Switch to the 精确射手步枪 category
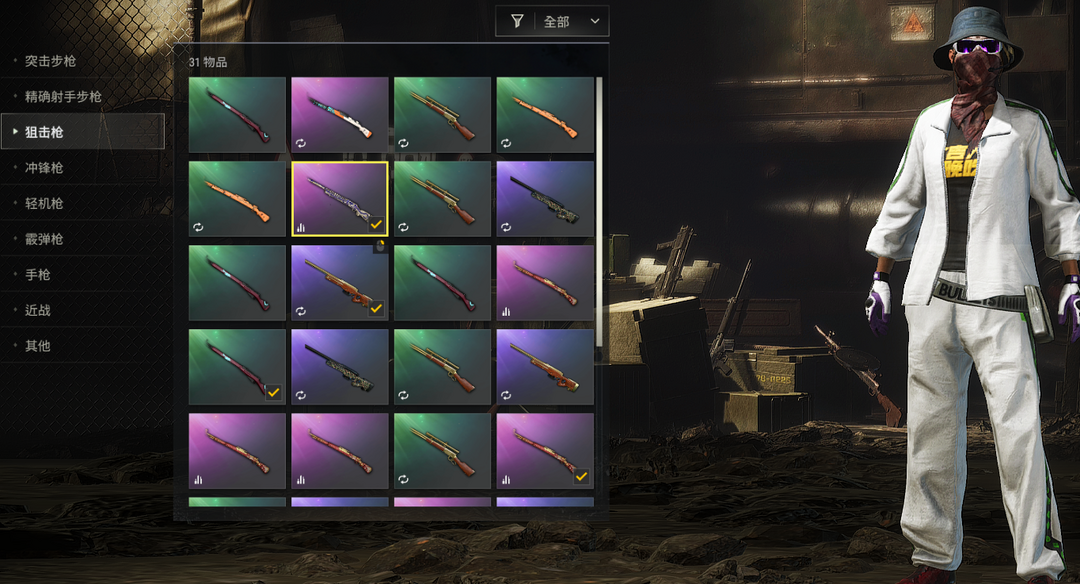 (x=63, y=97)
